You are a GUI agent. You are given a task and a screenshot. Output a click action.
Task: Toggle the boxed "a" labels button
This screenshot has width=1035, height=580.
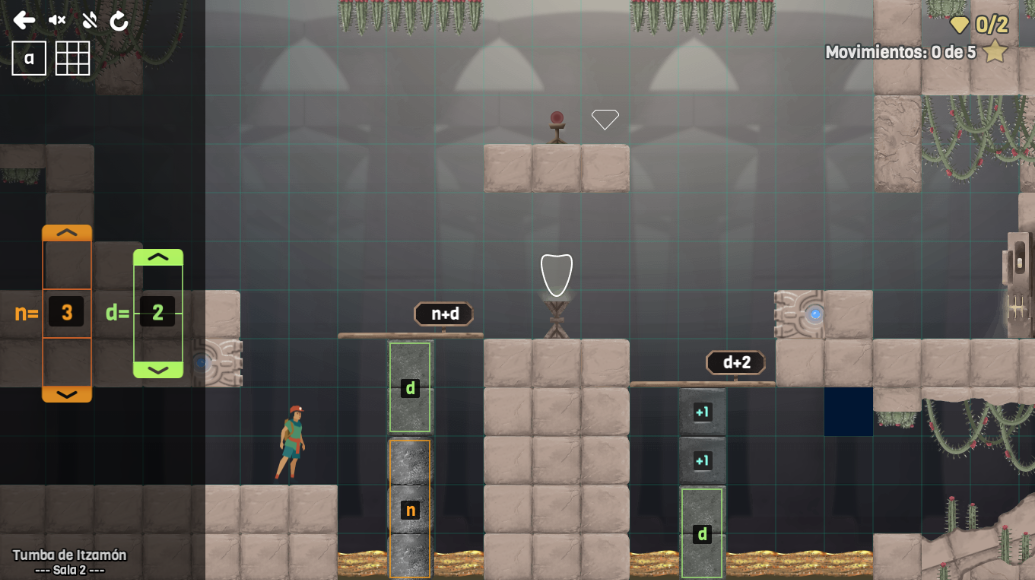pos(29,58)
